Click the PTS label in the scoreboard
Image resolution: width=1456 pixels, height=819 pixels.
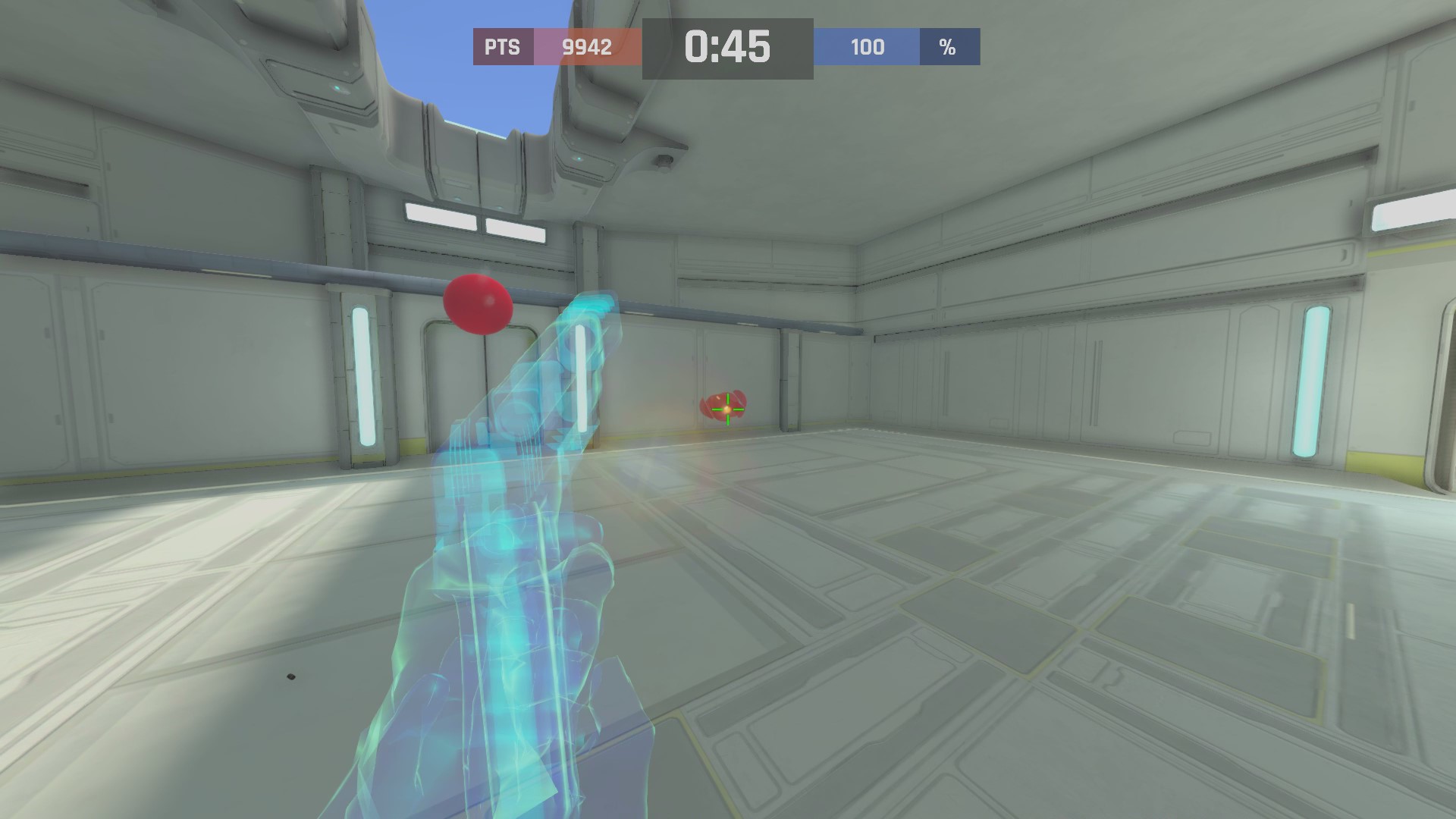pyautogui.click(x=501, y=48)
